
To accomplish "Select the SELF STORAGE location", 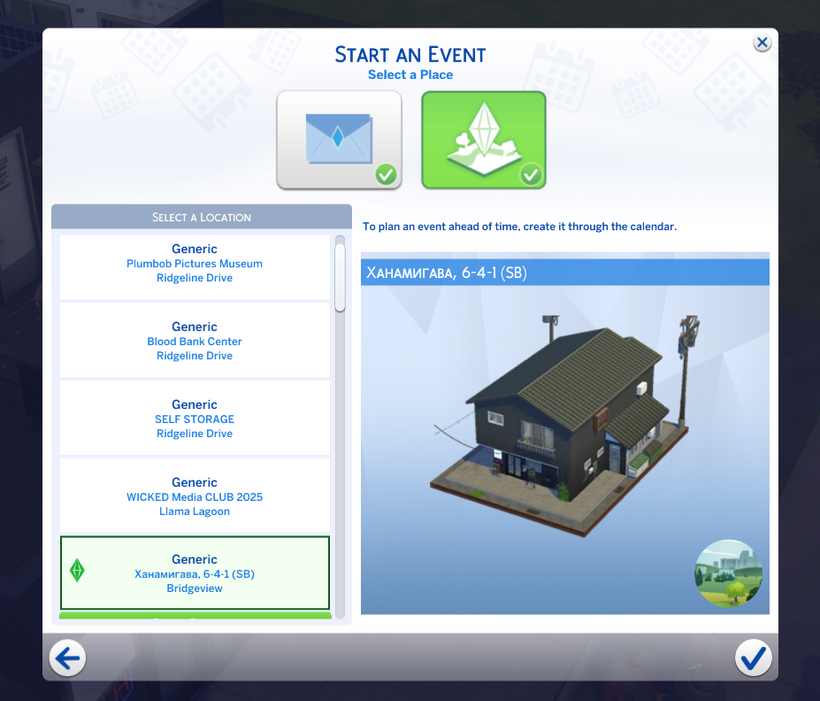I will coord(195,419).
